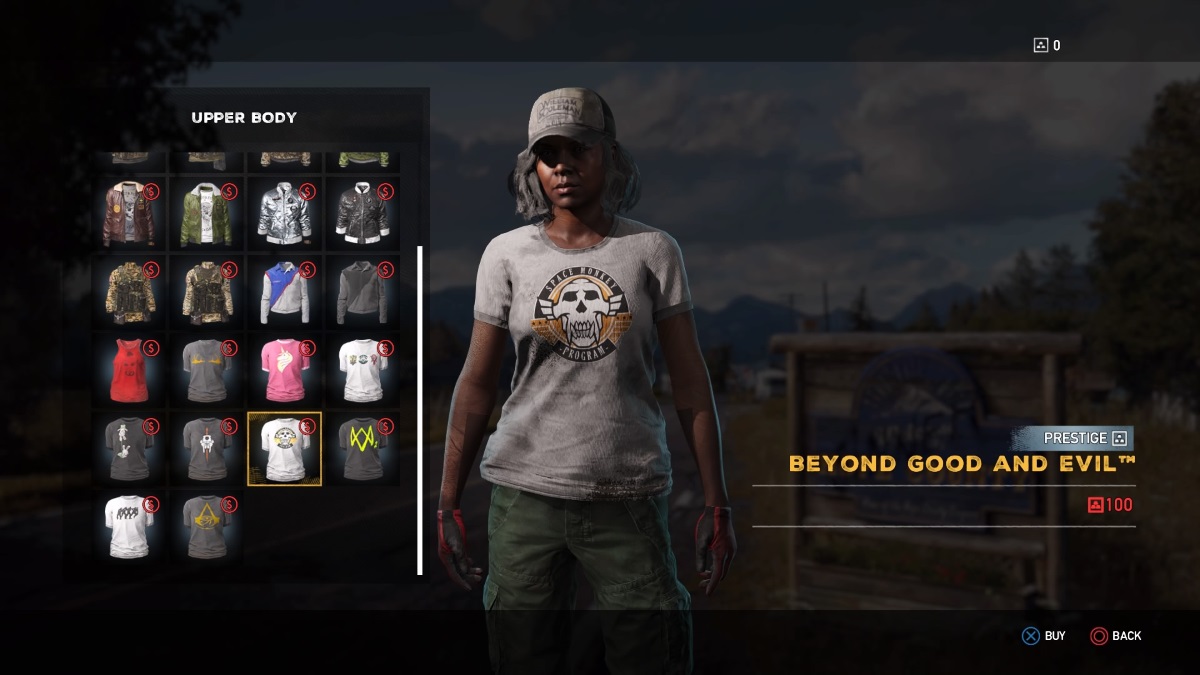Select the white t-shirt with three badges

[363, 370]
